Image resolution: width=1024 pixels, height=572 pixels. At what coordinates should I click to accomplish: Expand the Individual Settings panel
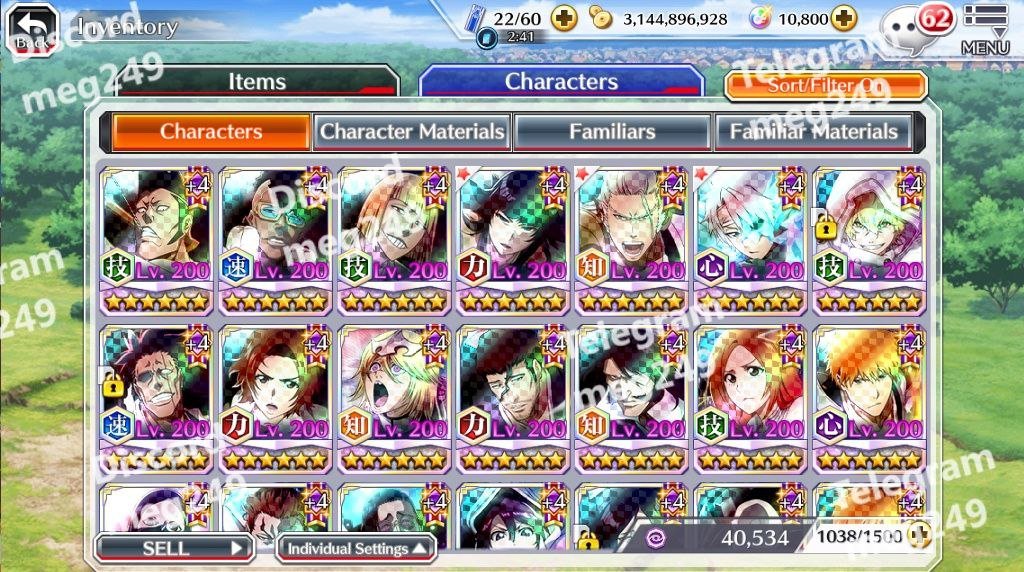pyautogui.click(x=356, y=548)
